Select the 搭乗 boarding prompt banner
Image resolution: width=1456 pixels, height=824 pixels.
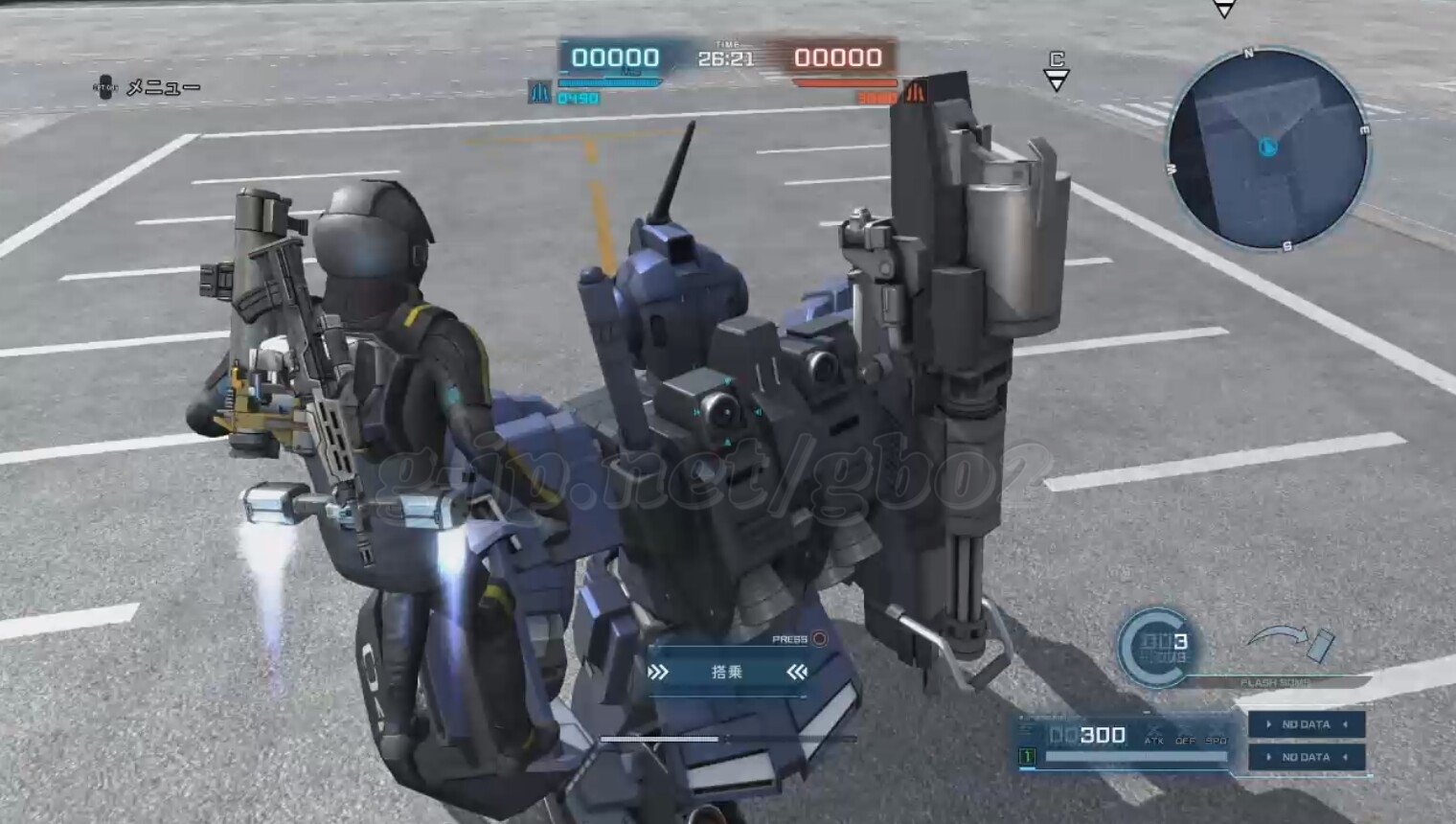(x=727, y=673)
